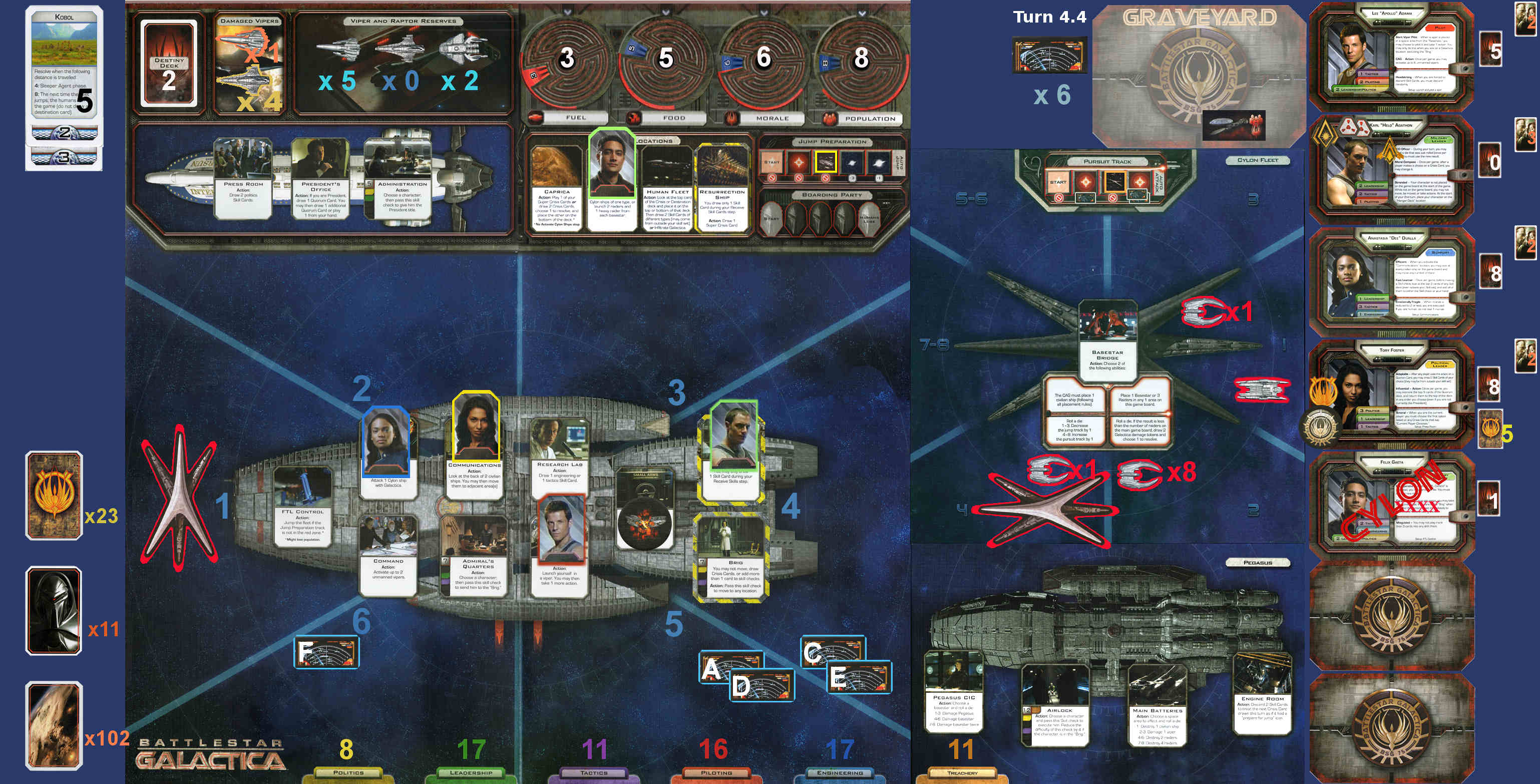Select the Piloting skill deck
The image size is (1540, 784).
coord(716,772)
